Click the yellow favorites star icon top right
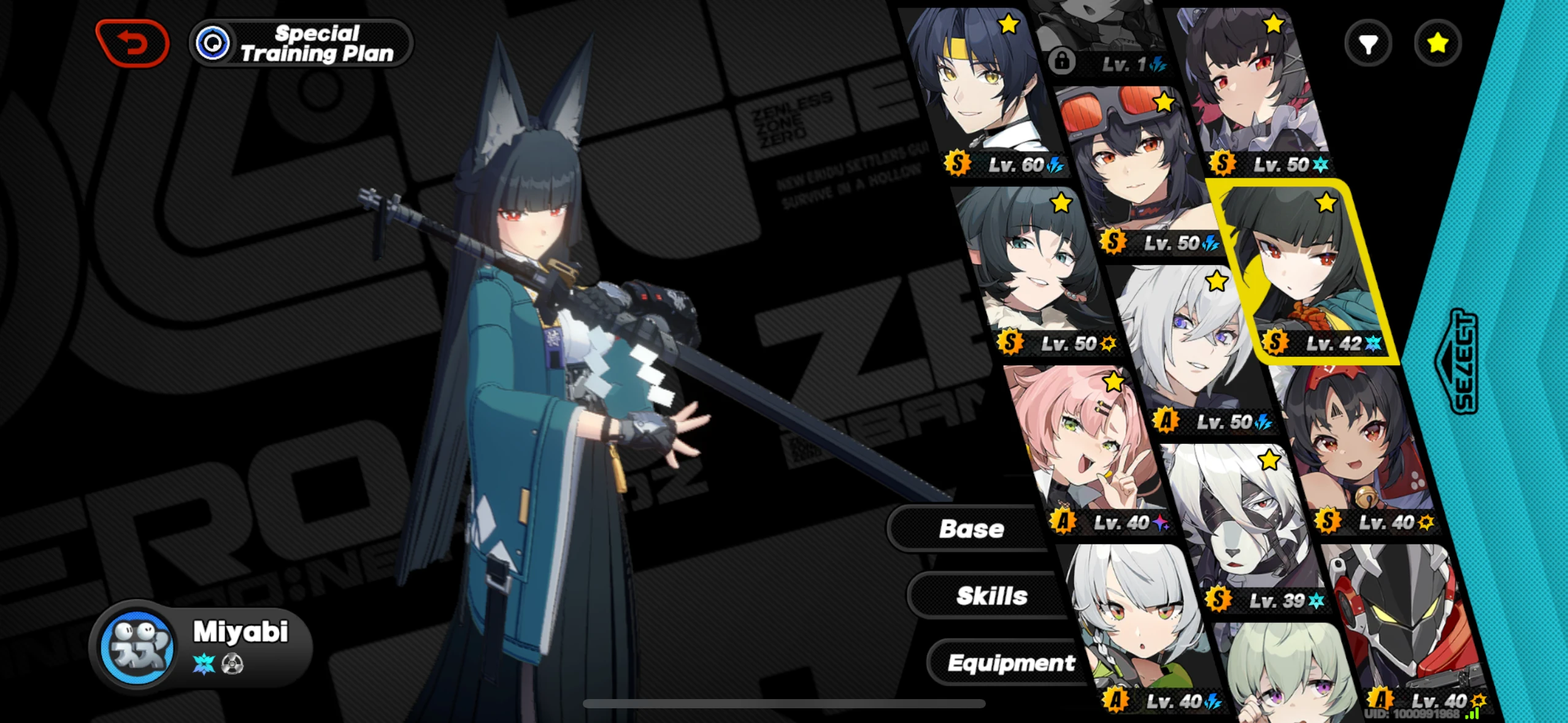The height and width of the screenshot is (723, 1568). click(x=1437, y=42)
